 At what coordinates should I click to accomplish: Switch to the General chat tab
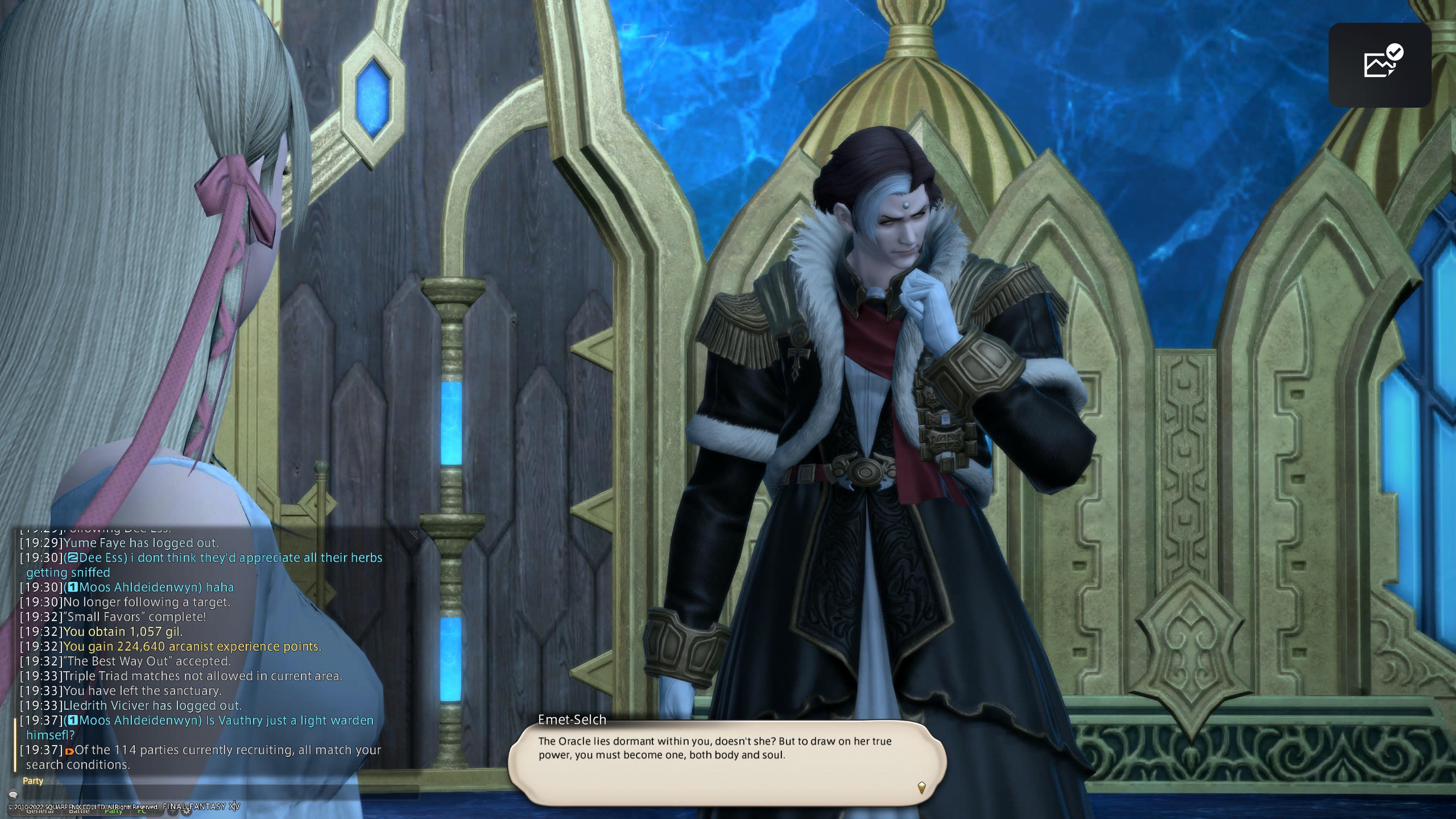click(x=39, y=812)
